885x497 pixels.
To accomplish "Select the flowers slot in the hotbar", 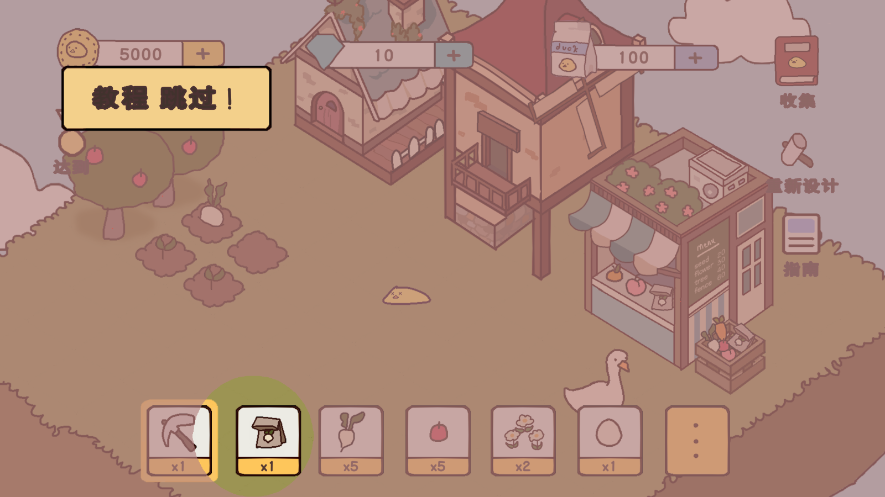I will (524, 439).
